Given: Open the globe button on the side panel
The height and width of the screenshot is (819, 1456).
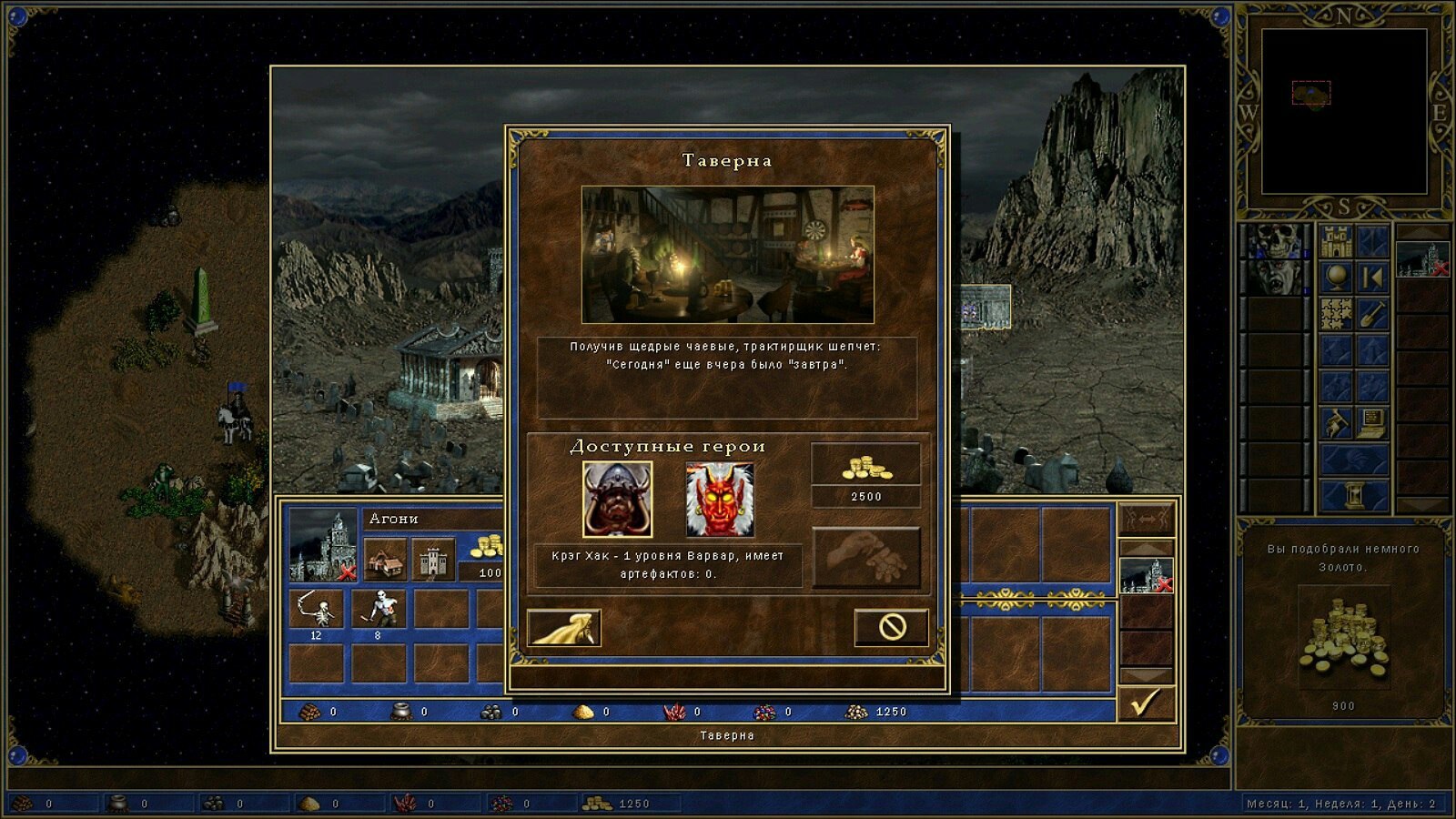Looking at the screenshot, I should 1336,278.
